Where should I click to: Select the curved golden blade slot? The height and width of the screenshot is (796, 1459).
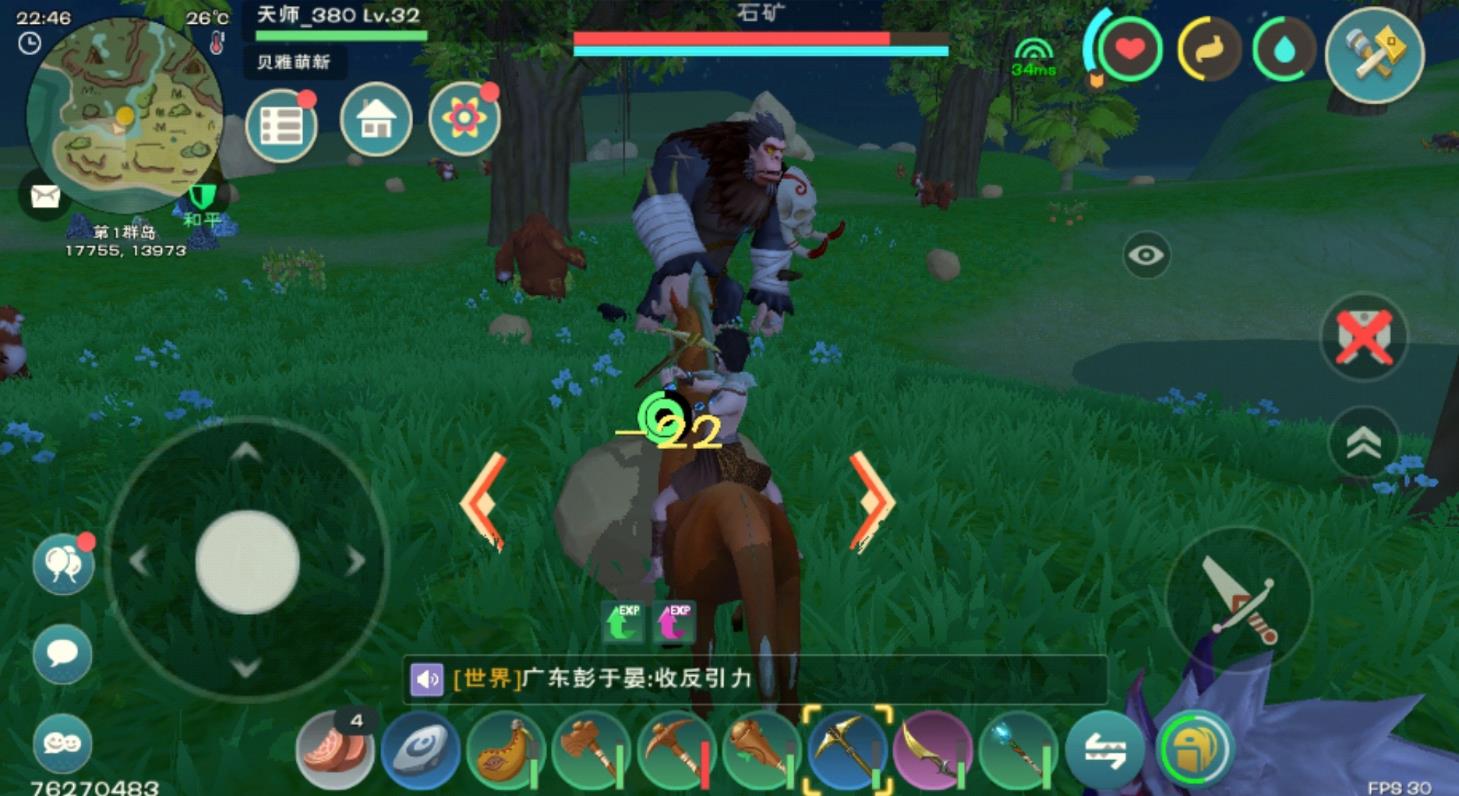(x=932, y=751)
